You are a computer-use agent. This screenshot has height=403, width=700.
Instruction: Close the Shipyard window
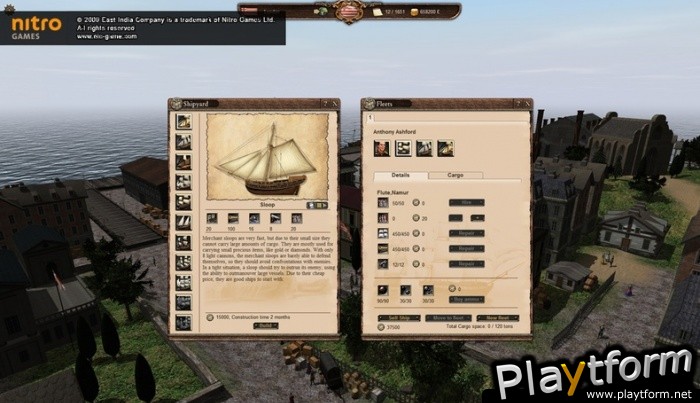[334, 103]
